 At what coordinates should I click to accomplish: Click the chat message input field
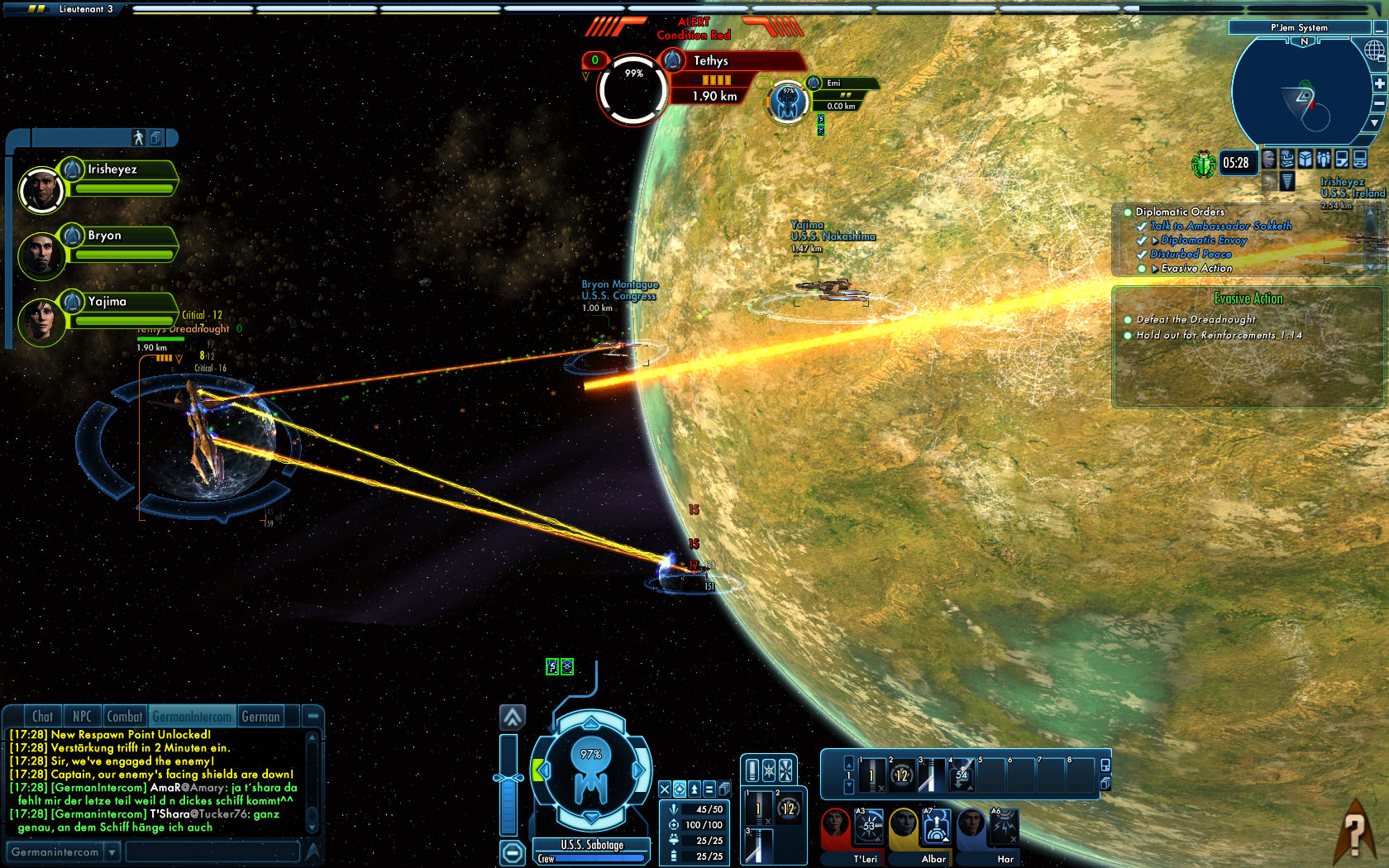point(212,851)
